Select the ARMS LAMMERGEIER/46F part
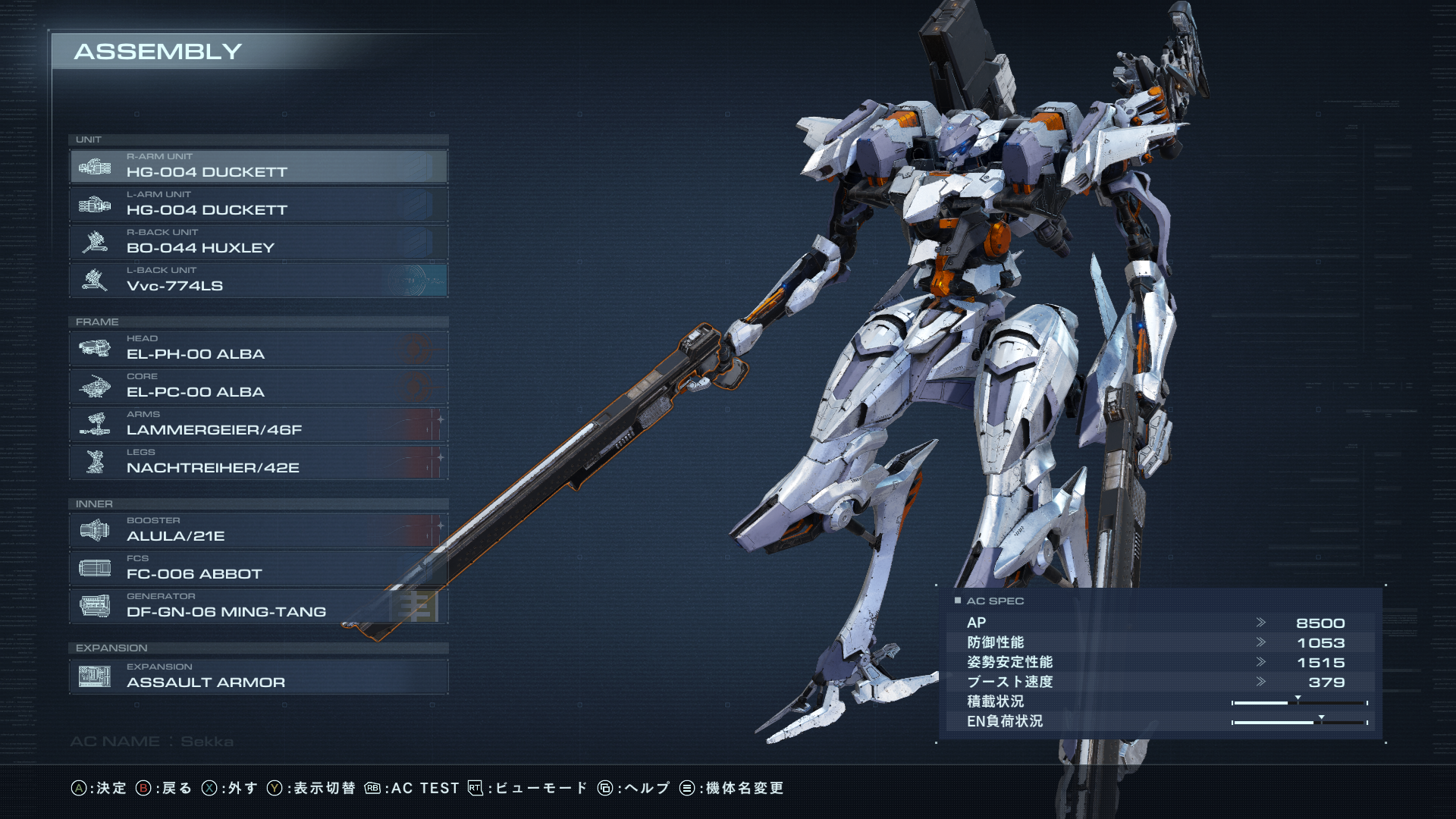 click(258, 424)
